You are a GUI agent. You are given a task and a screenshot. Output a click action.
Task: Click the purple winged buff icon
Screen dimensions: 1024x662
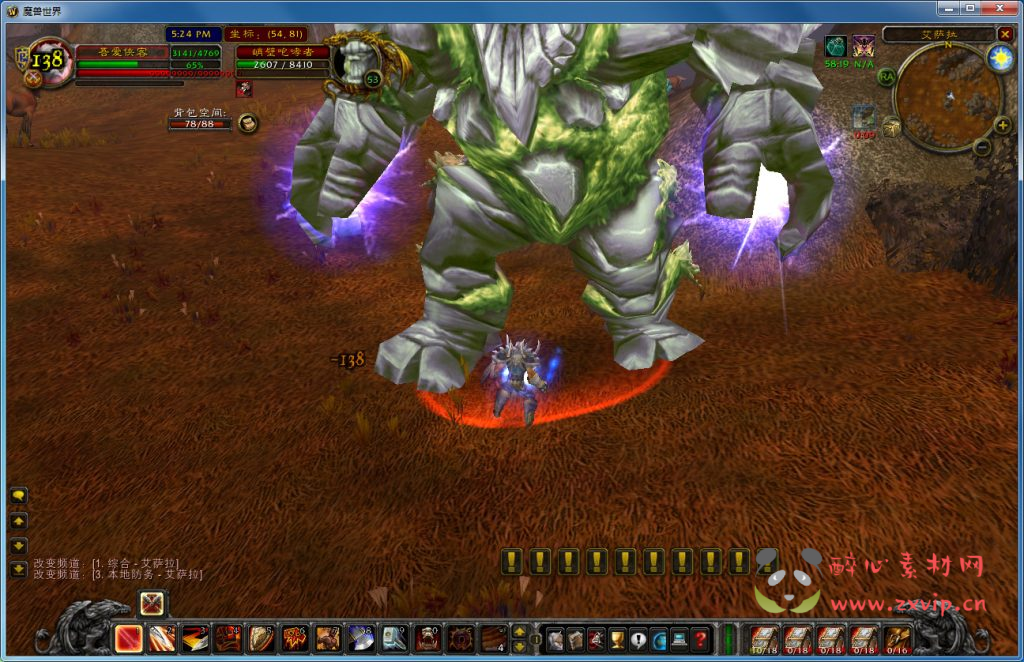click(x=864, y=46)
